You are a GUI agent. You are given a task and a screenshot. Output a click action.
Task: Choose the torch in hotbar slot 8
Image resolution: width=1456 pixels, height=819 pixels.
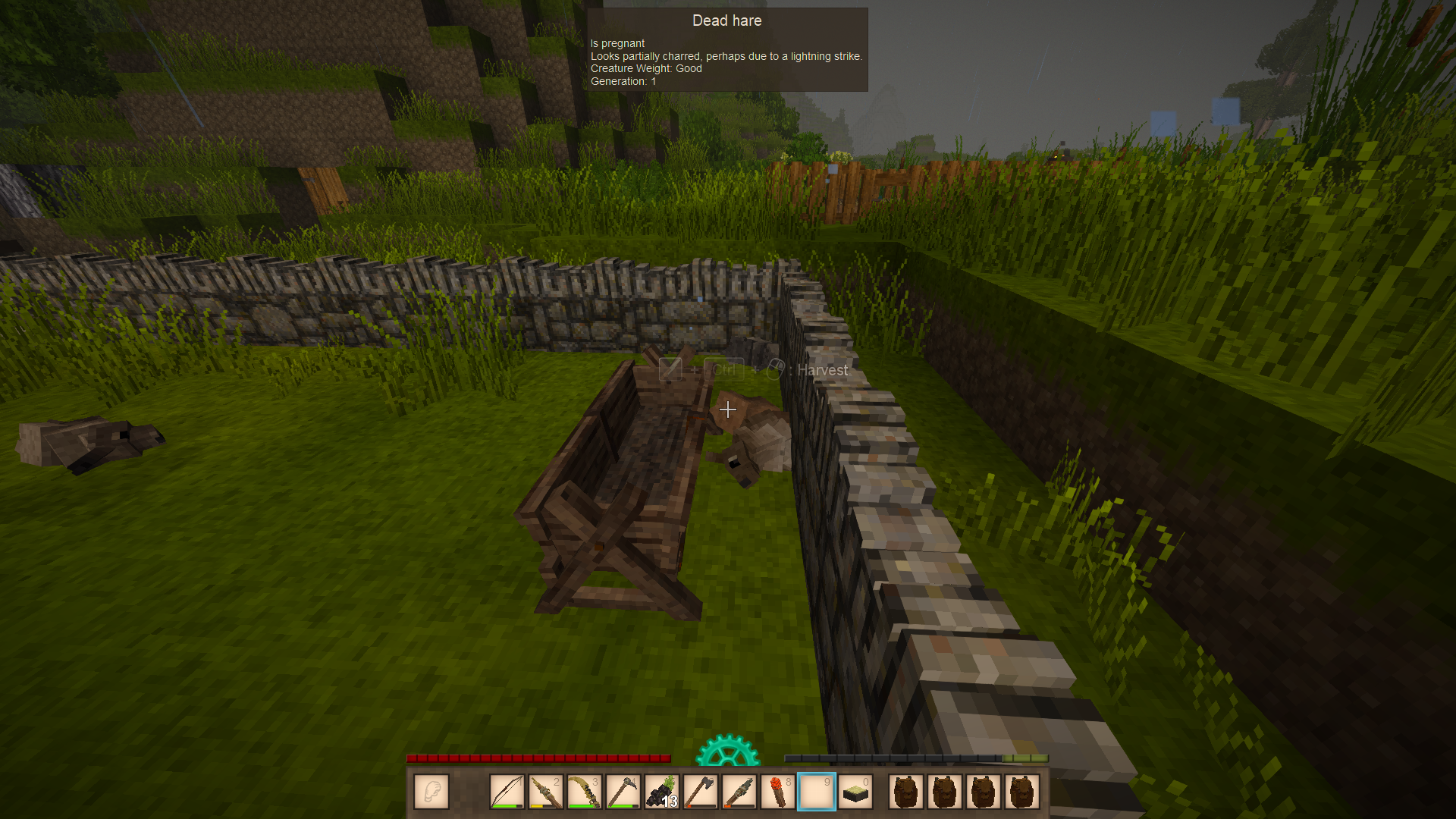tap(778, 792)
